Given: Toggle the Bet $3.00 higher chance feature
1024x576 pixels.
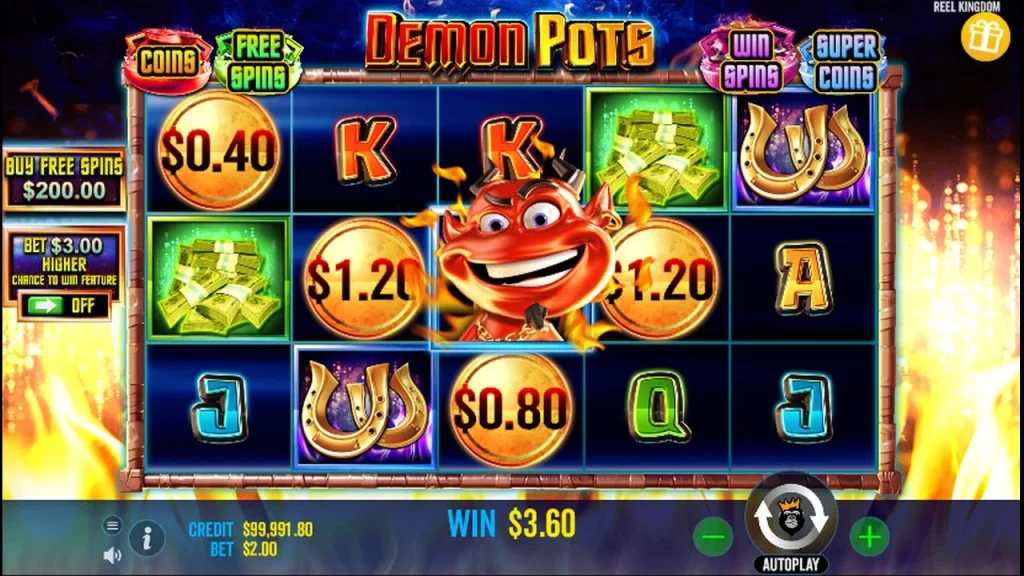Looking at the screenshot, I should (x=64, y=305).
